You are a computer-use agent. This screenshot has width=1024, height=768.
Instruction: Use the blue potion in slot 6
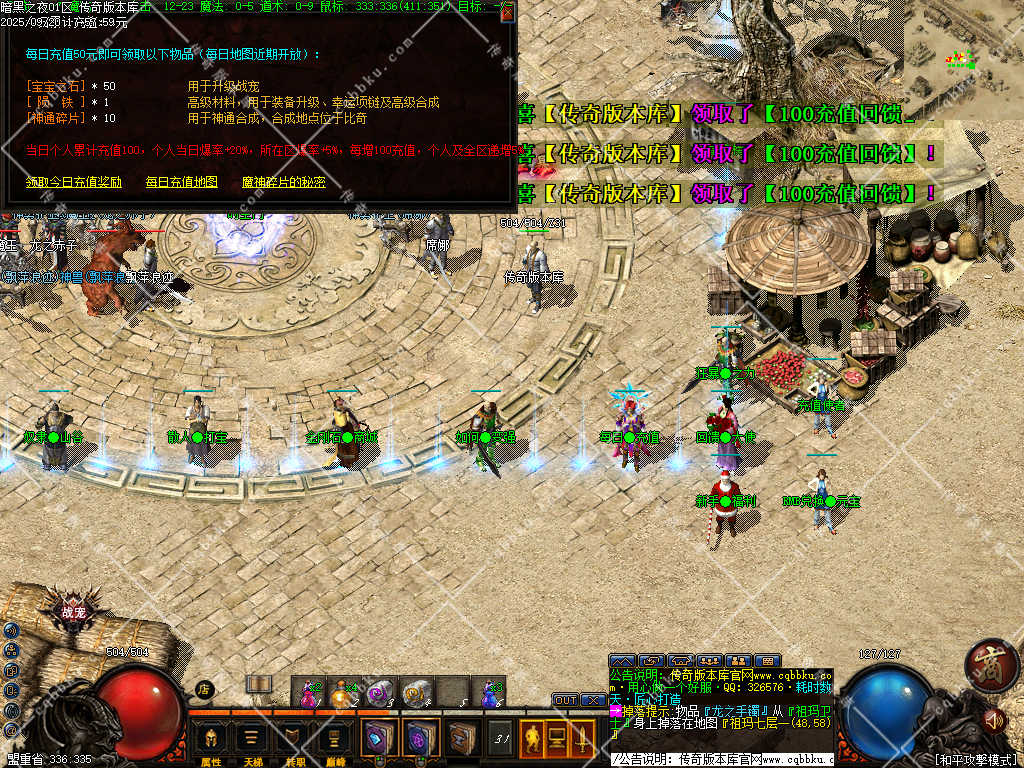(x=489, y=692)
